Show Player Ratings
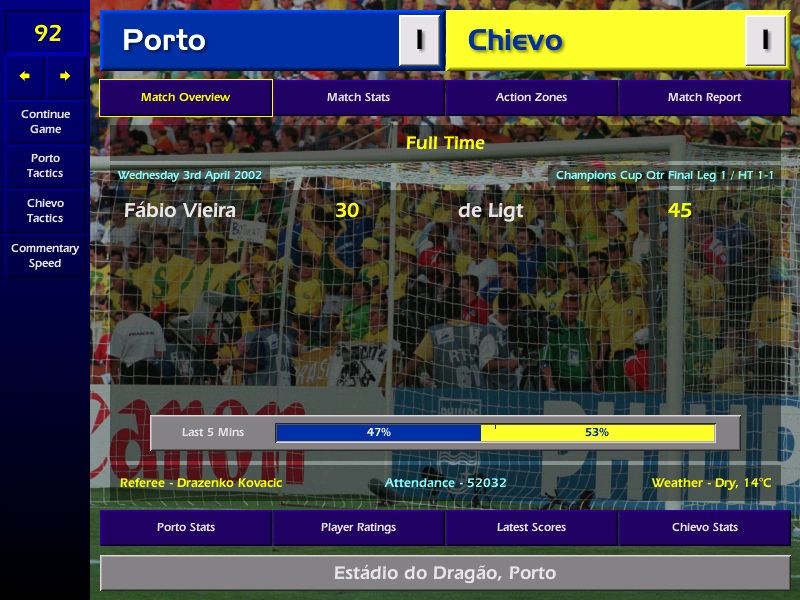The width and height of the screenshot is (800, 600). pyautogui.click(x=358, y=527)
